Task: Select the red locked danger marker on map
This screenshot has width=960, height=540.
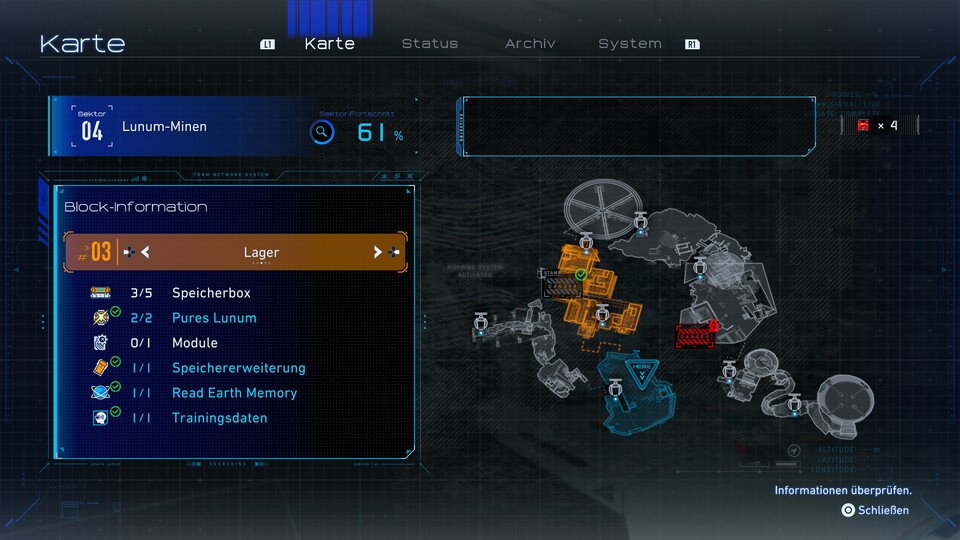Action: pos(695,336)
